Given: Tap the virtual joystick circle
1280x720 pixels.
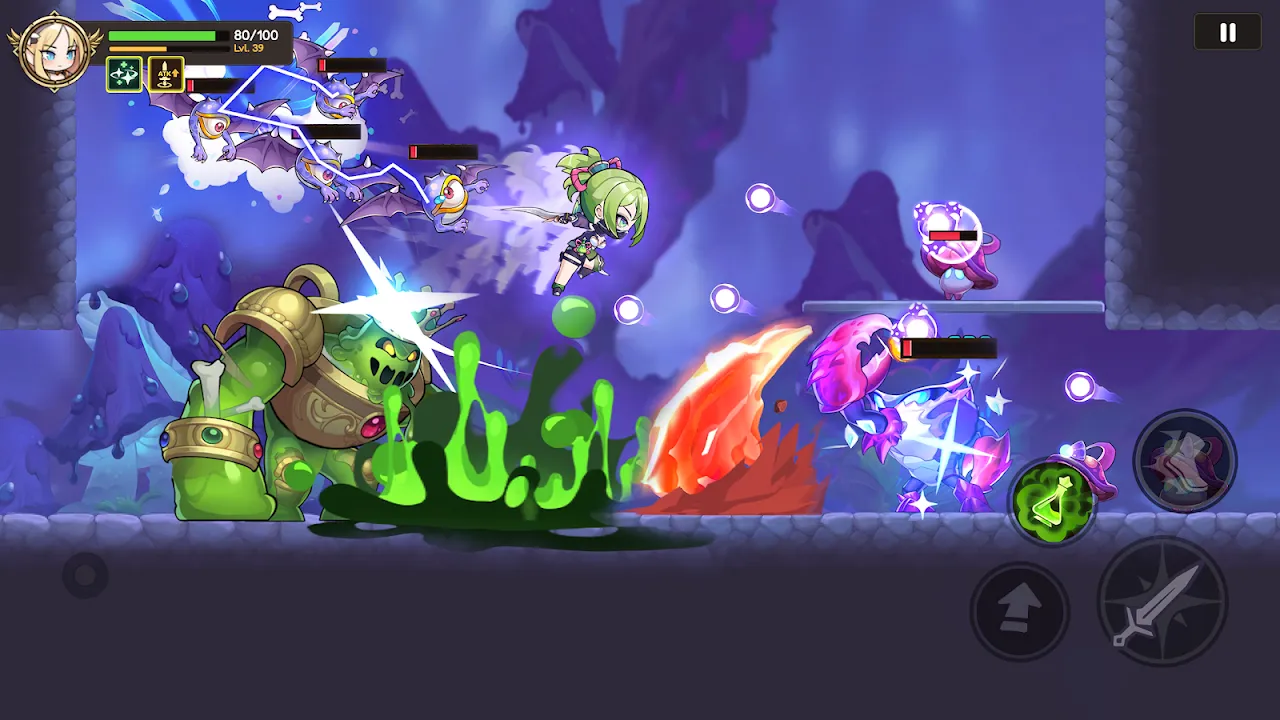Looking at the screenshot, I should tap(85, 575).
